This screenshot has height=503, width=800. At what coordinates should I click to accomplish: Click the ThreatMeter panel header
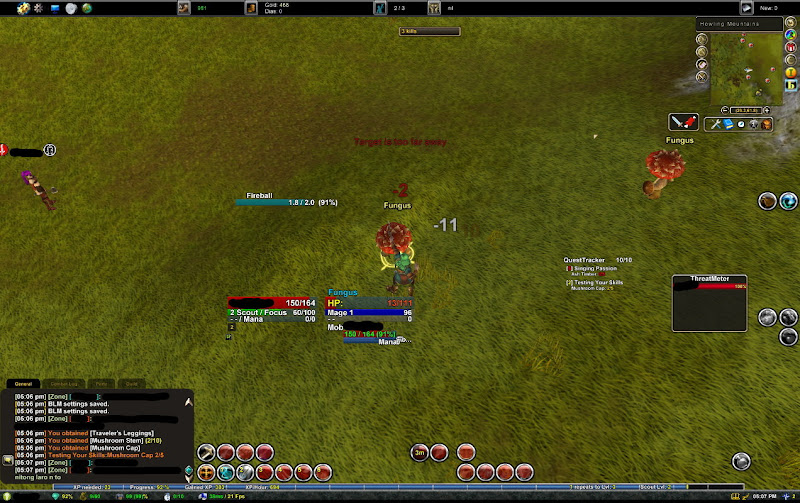(x=710, y=279)
